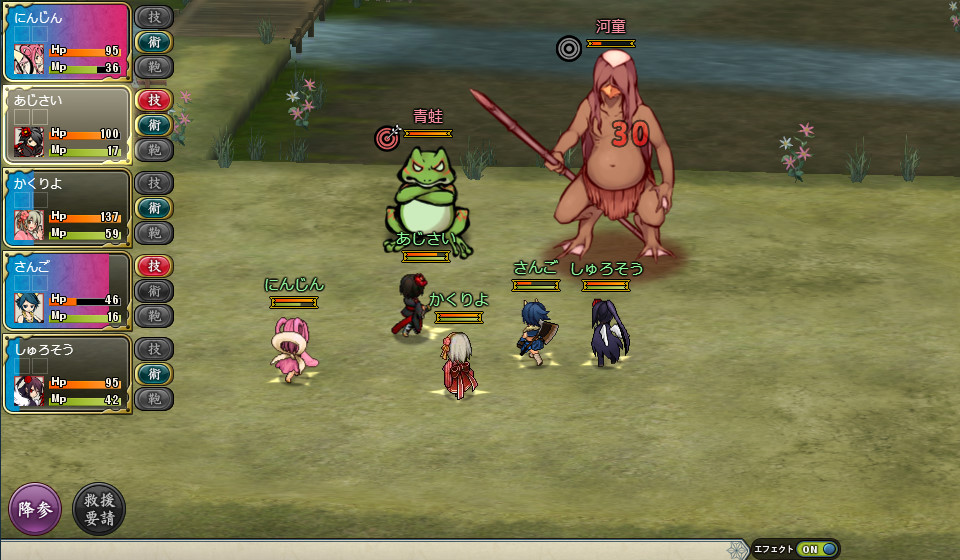Viewport: 960px width, 560px height.
Task: Open にんじん's 術 spell button
Action: pos(154,42)
